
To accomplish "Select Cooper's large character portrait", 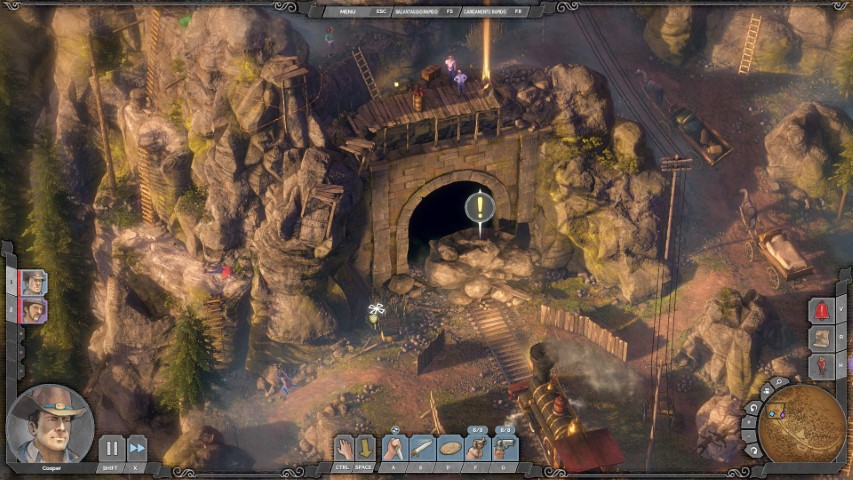I will 50,424.
